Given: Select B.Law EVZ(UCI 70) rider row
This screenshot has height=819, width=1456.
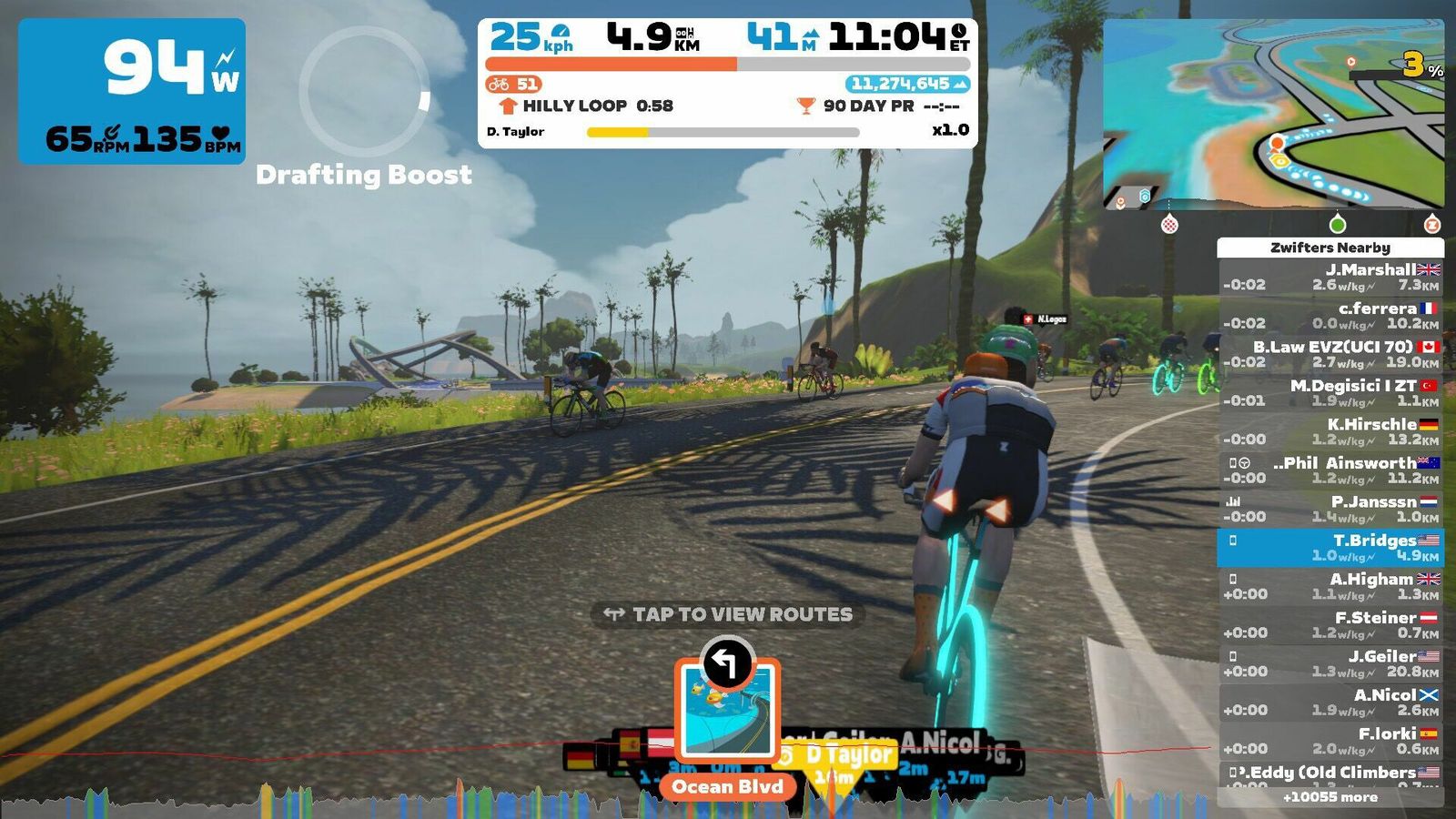Looking at the screenshot, I should pyautogui.click(x=1330, y=354).
